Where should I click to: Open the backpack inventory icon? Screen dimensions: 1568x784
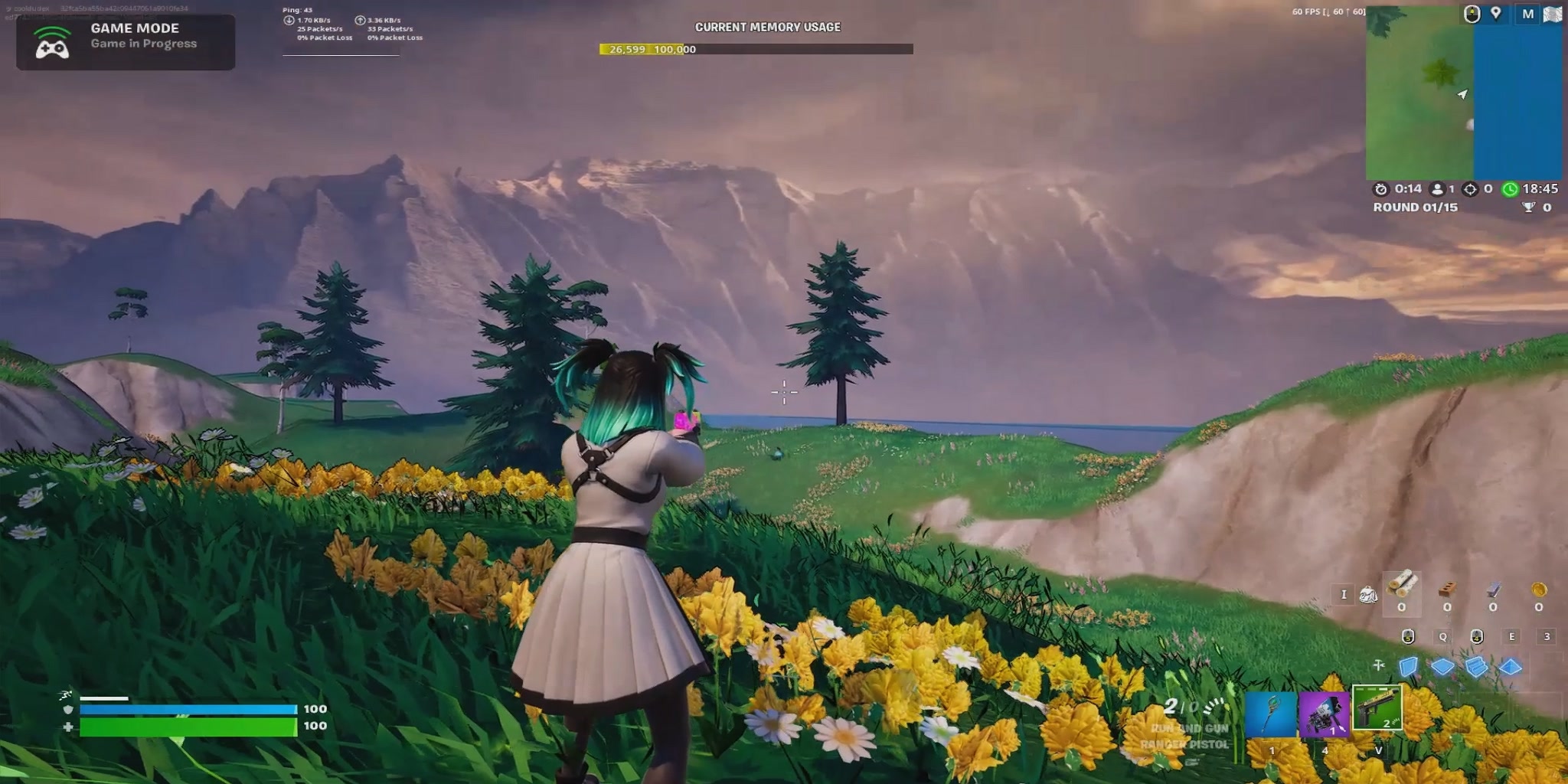pos(1367,594)
